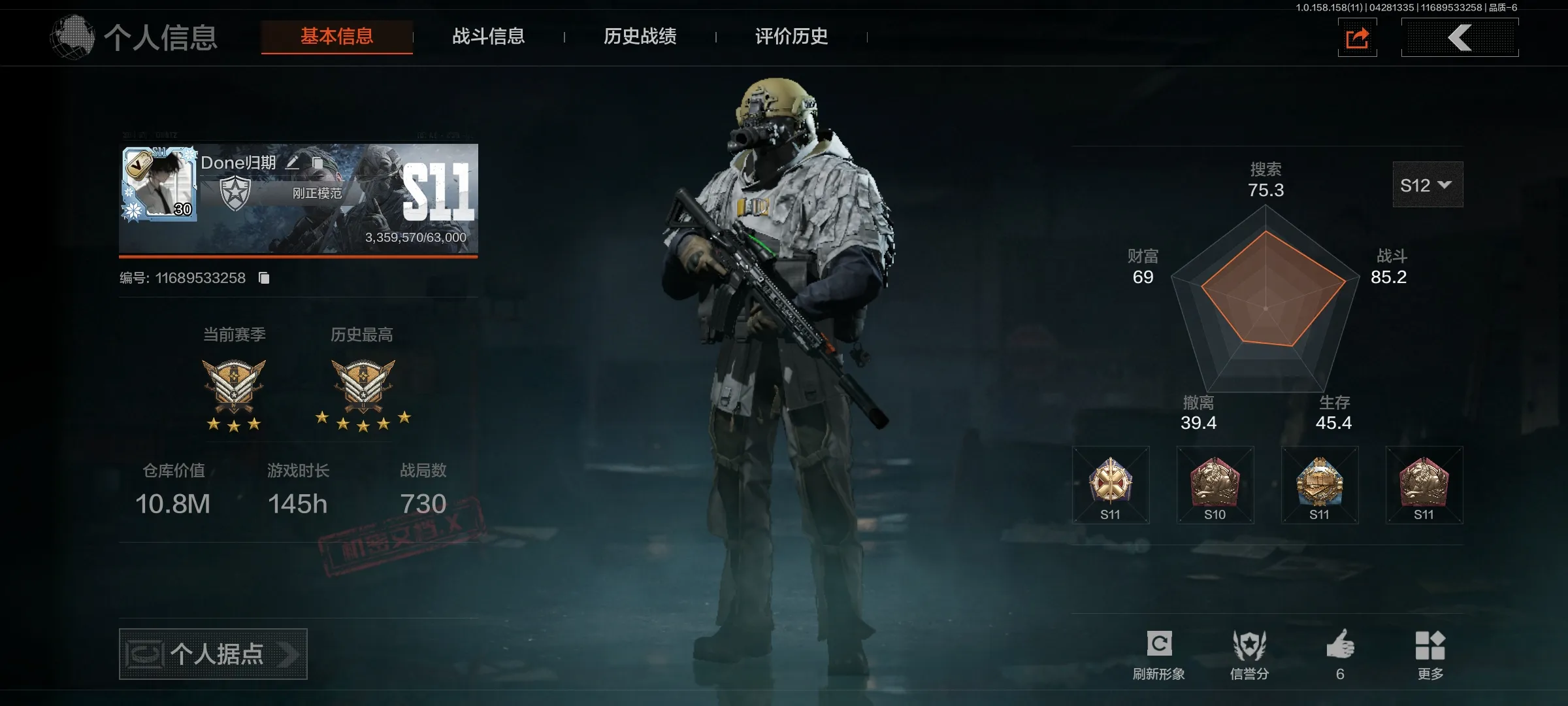This screenshot has height=706, width=1568.
Task: Give a thumbs-up like
Action: tap(1340, 654)
